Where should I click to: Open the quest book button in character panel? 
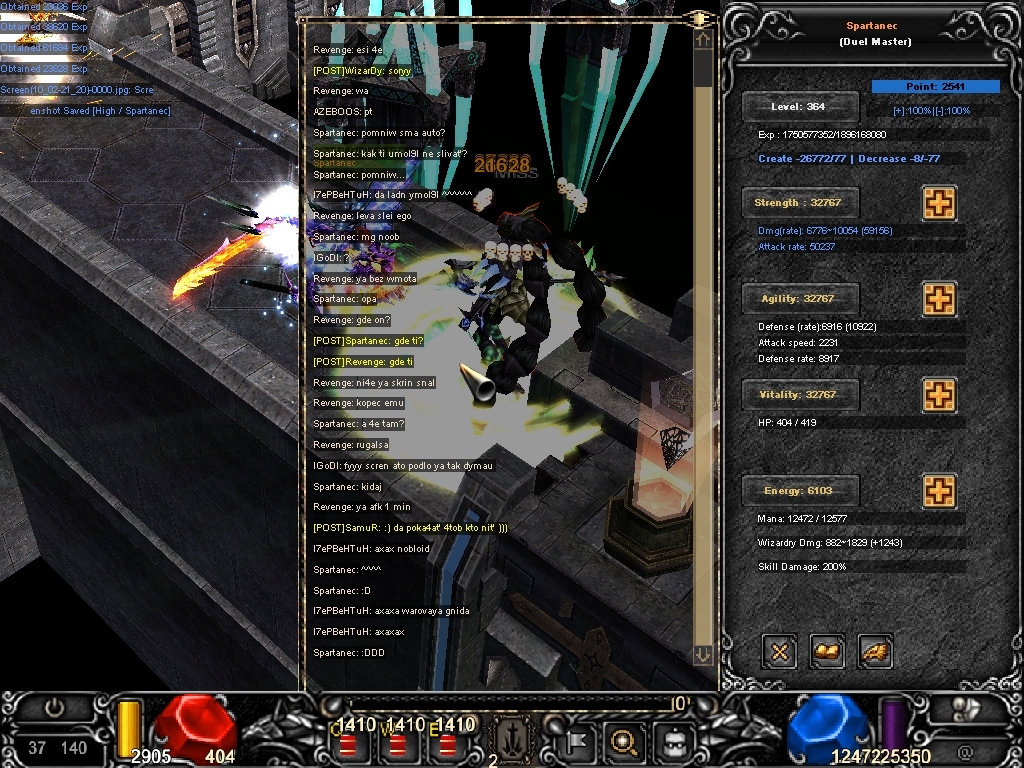pyautogui.click(x=827, y=652)
